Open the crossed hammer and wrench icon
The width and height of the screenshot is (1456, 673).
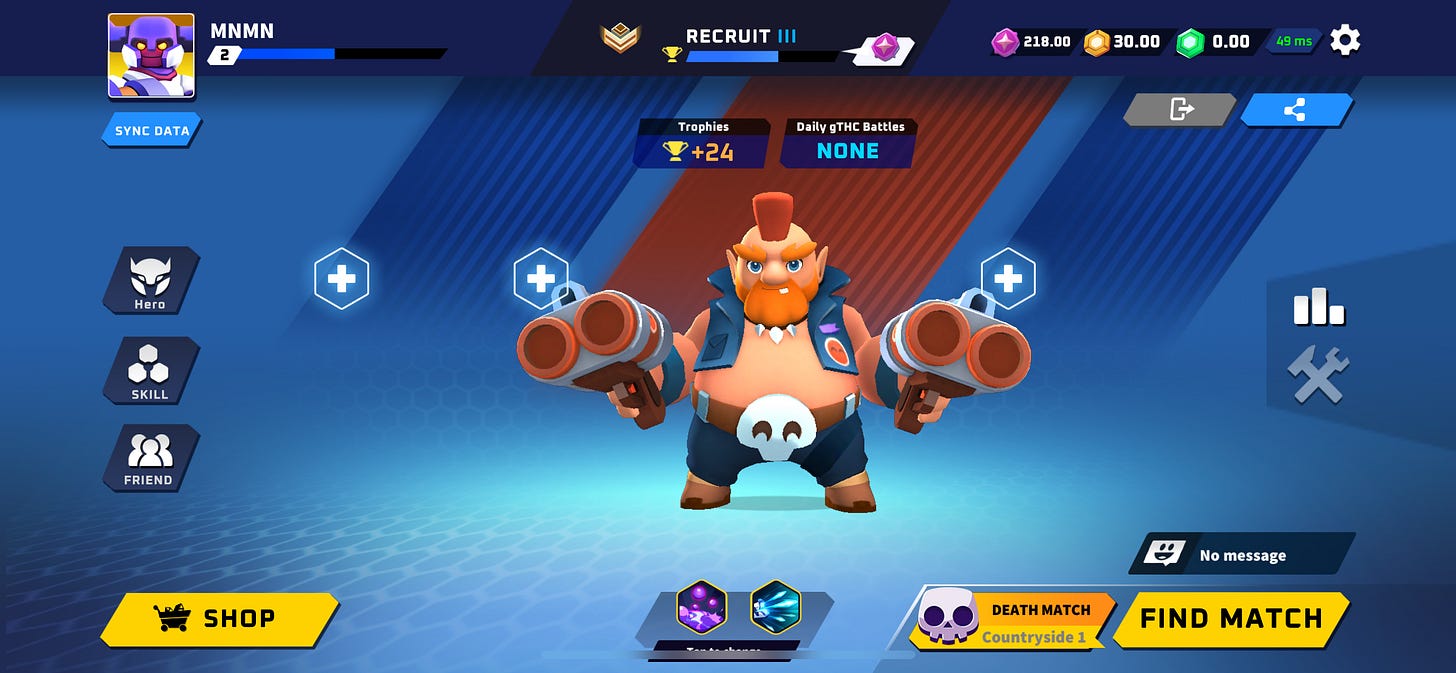(x=1319, y=375)
